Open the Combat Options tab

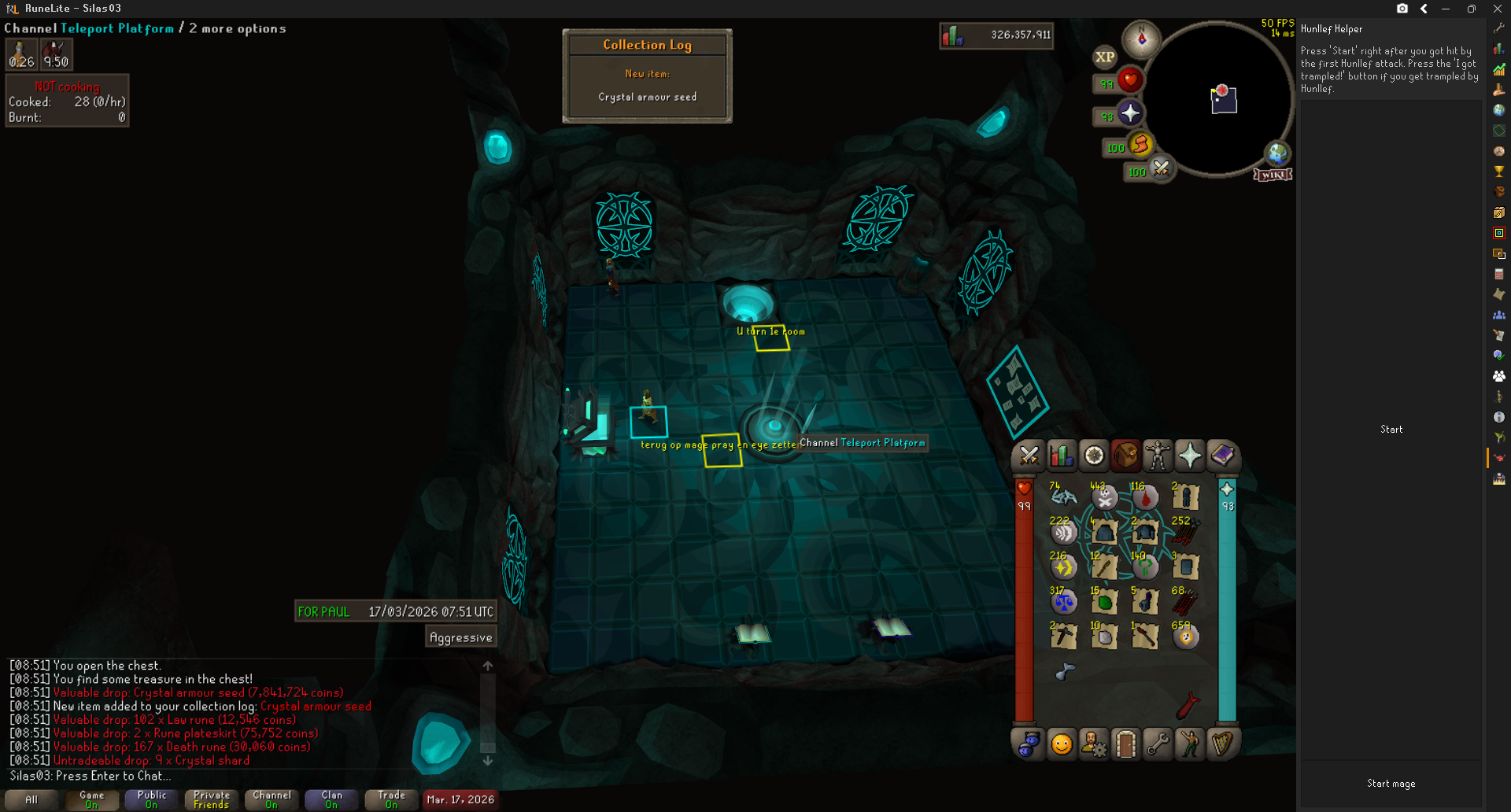pyautogui.click(x=1029, y=456)
